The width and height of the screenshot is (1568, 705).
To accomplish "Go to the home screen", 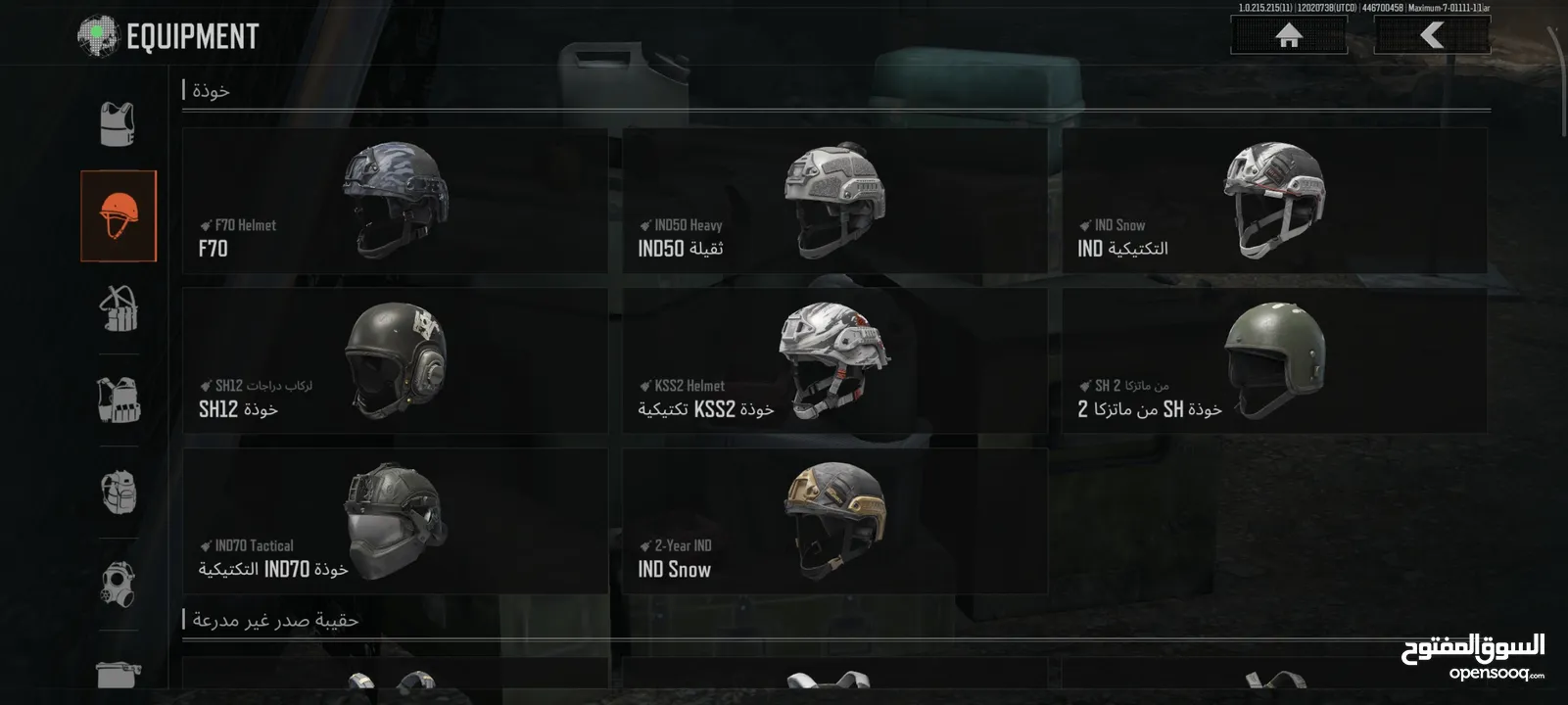I will (1288, 36).
